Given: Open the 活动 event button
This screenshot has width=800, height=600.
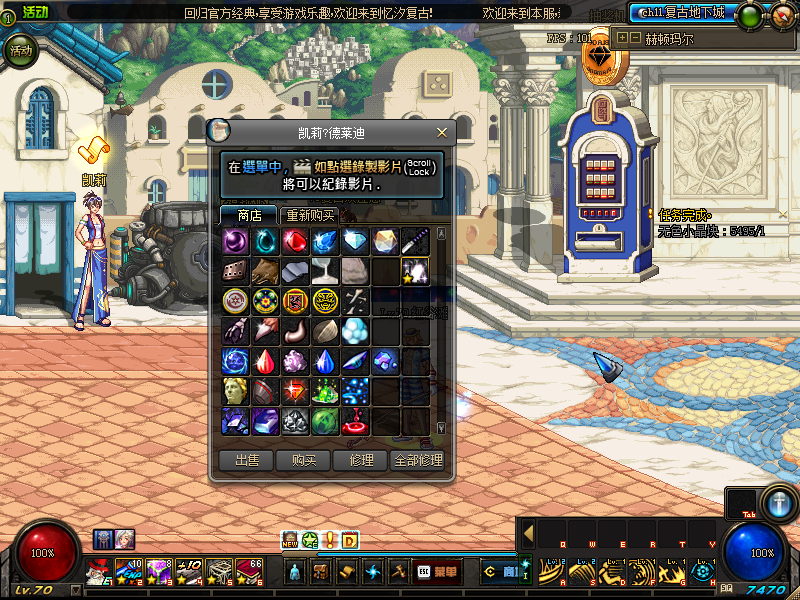Looking at the screenshot, I should pyautogui.click(x=20, y=50).
